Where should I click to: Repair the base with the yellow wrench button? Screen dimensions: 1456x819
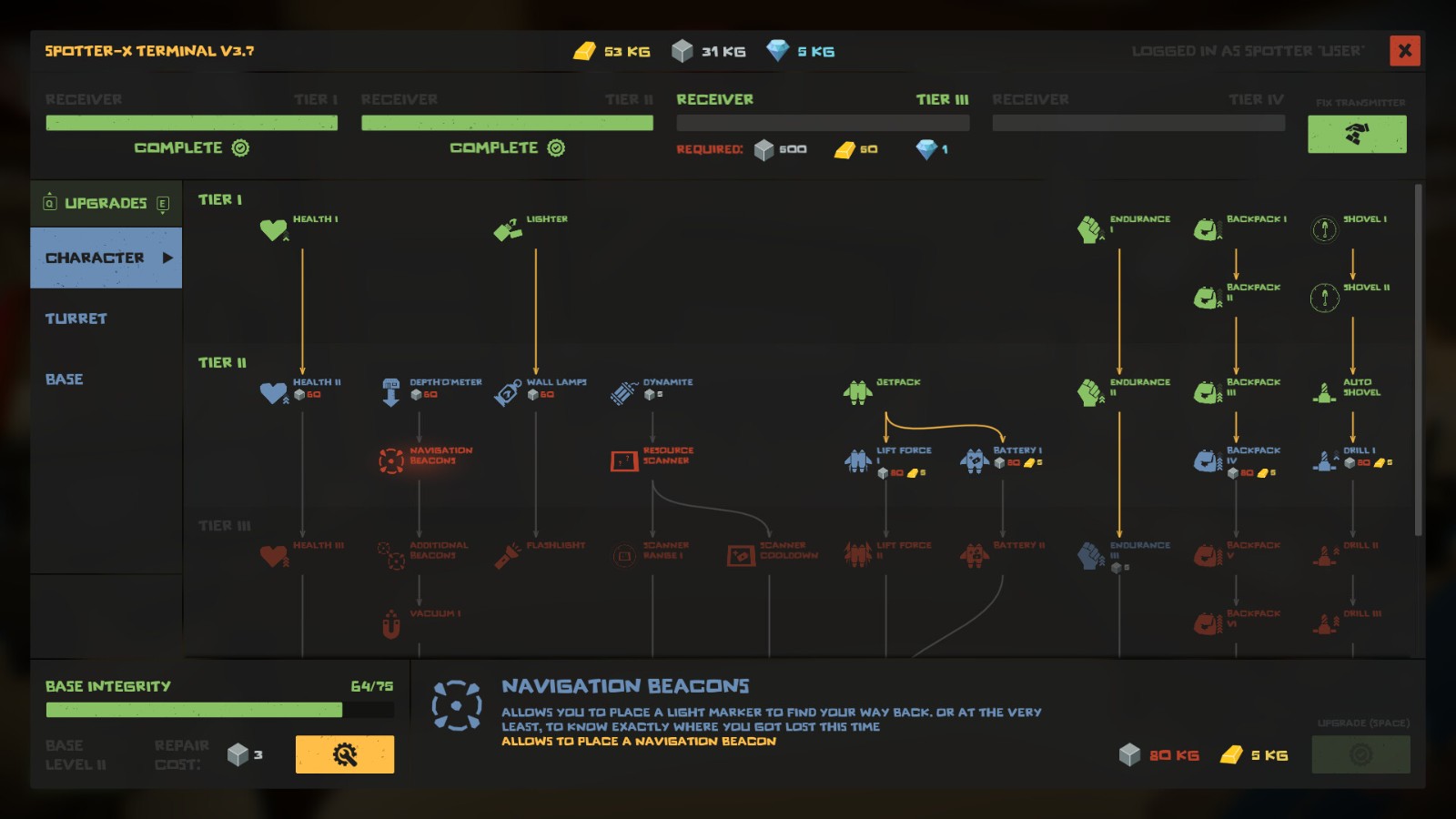point(344,754)
